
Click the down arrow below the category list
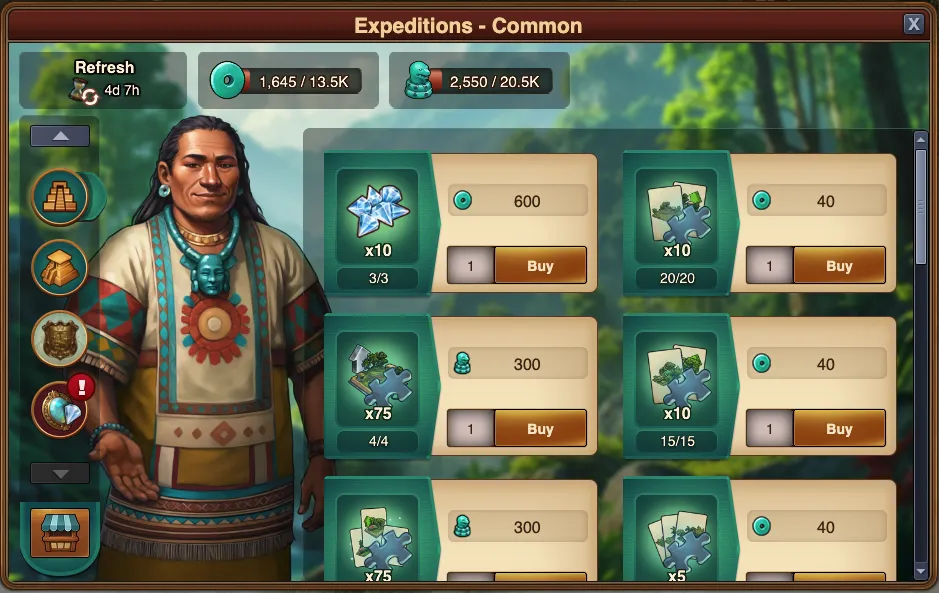[x=60, y=473]
